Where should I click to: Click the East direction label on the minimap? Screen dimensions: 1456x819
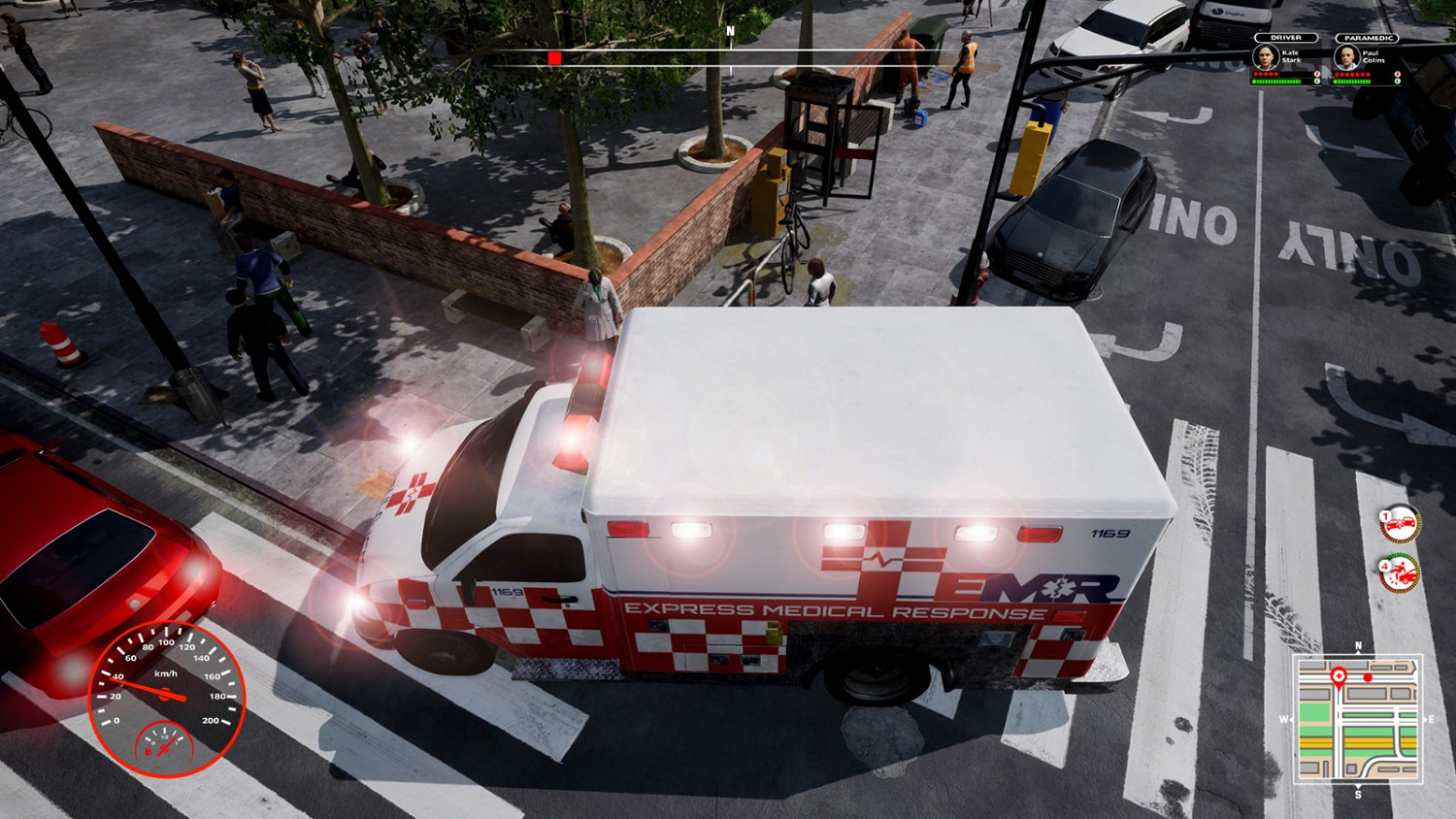[x=1431, y=718]
